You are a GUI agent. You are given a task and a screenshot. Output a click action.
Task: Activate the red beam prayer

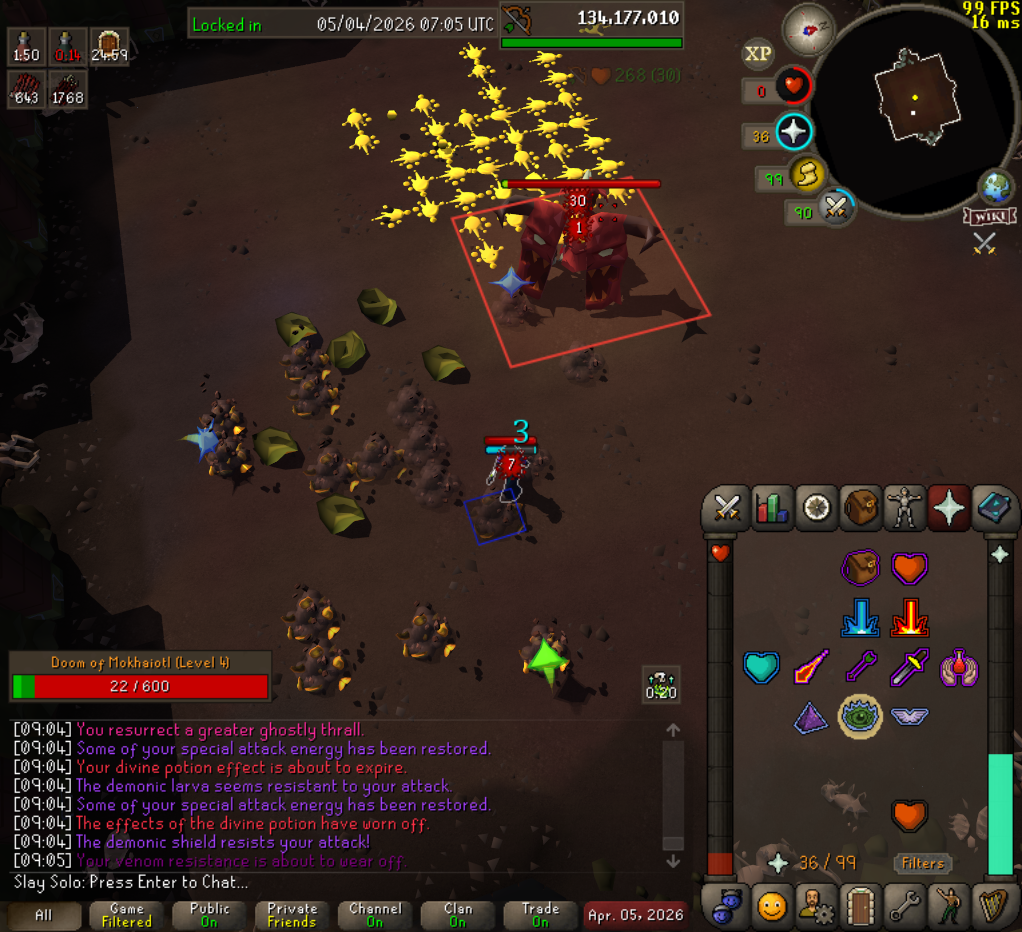click(909, 618)
